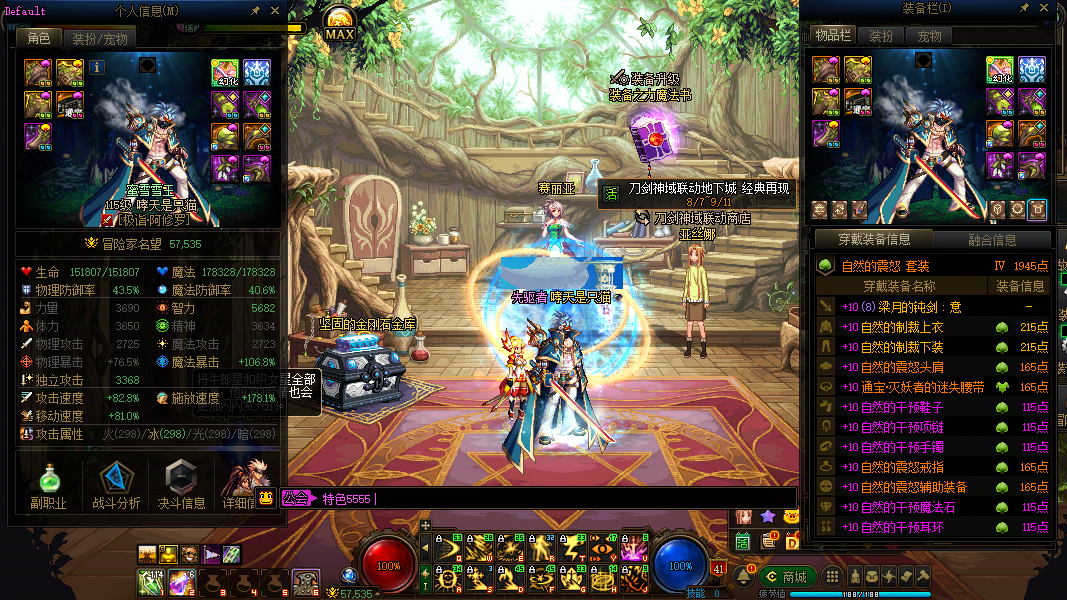Click the notification bell icon
Screen dimensions: 1067x600
pyautogui.click(x=743, y=577)
